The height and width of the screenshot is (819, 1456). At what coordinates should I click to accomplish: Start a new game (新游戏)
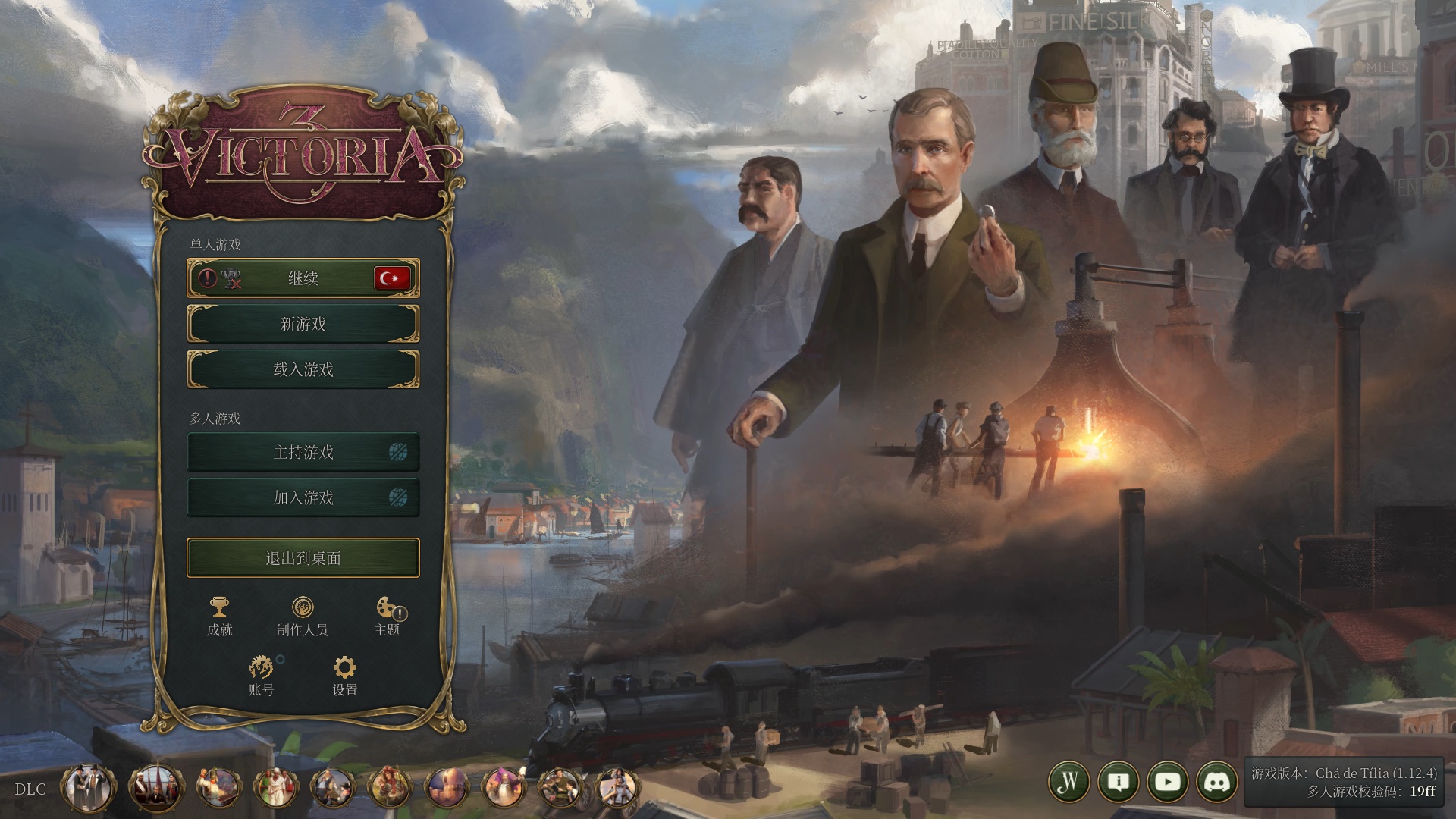[303, 324]
